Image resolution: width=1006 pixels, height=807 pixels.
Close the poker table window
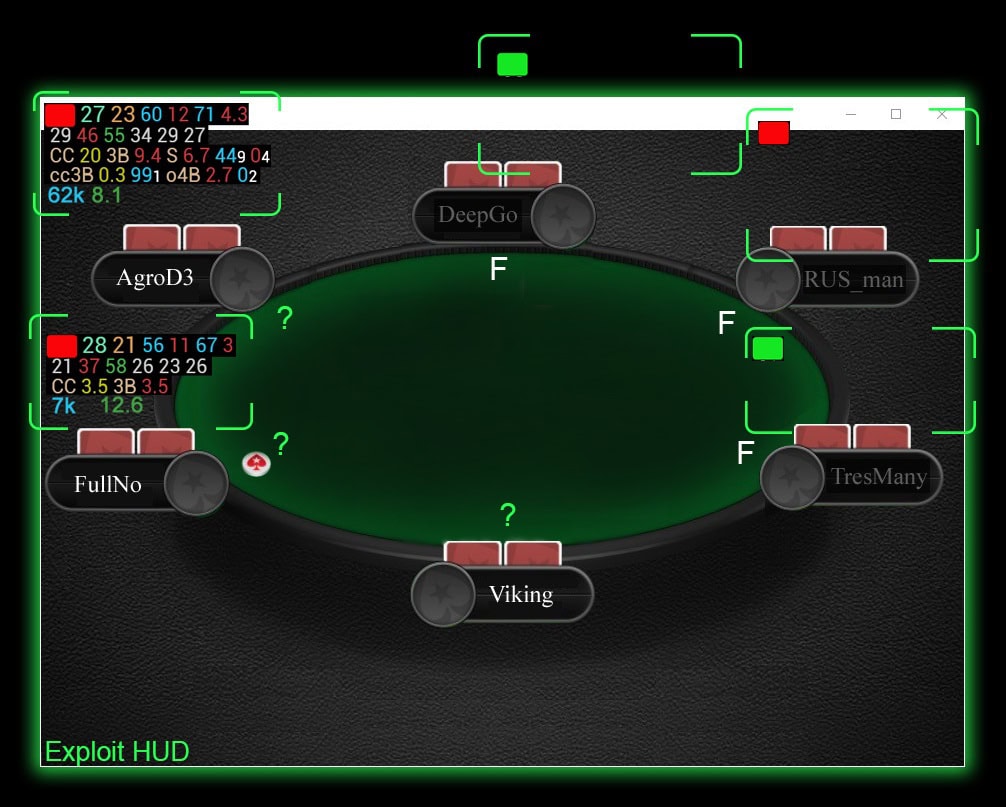coord(941,114)
